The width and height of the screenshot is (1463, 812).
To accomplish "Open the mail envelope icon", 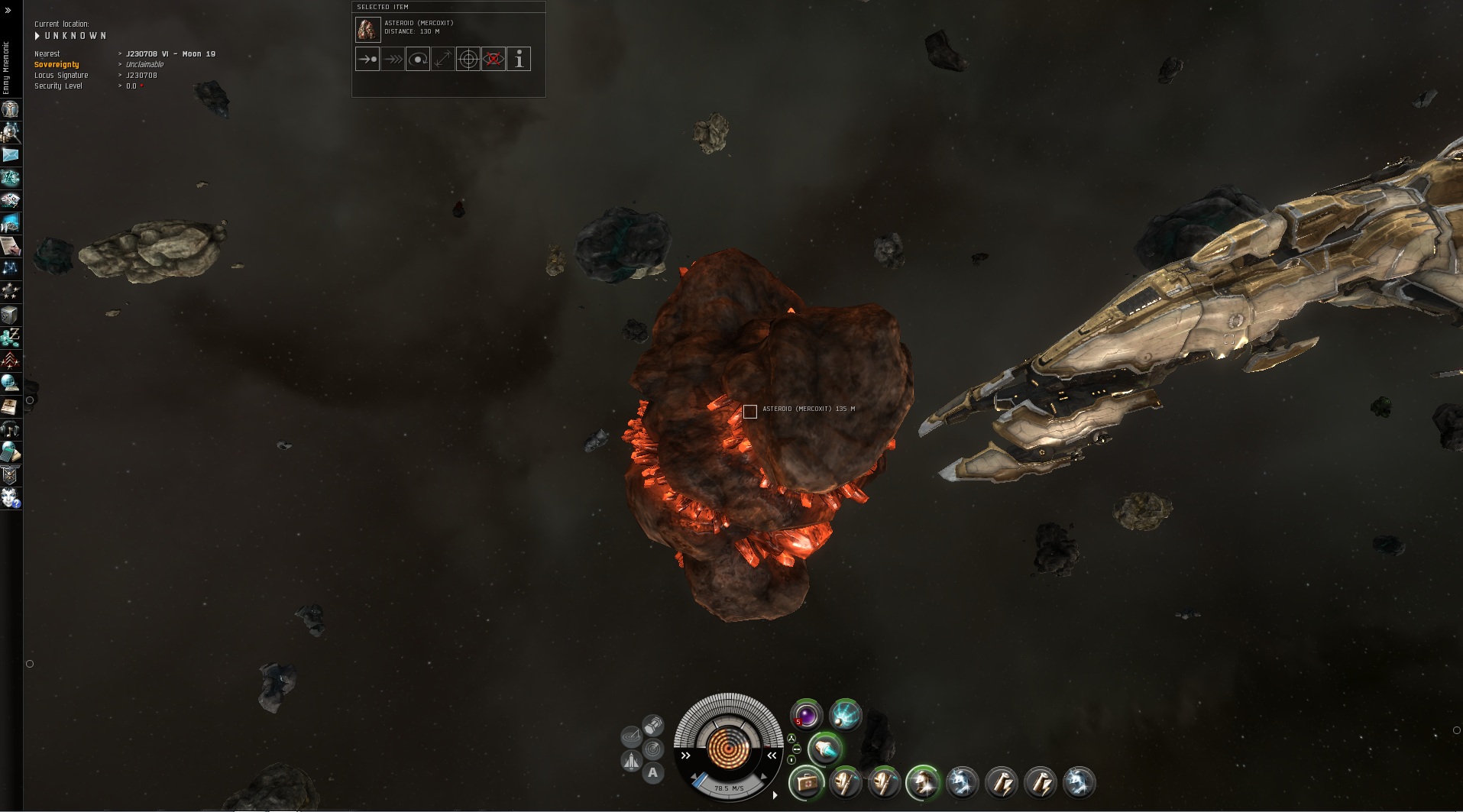I will click(11, 155).
